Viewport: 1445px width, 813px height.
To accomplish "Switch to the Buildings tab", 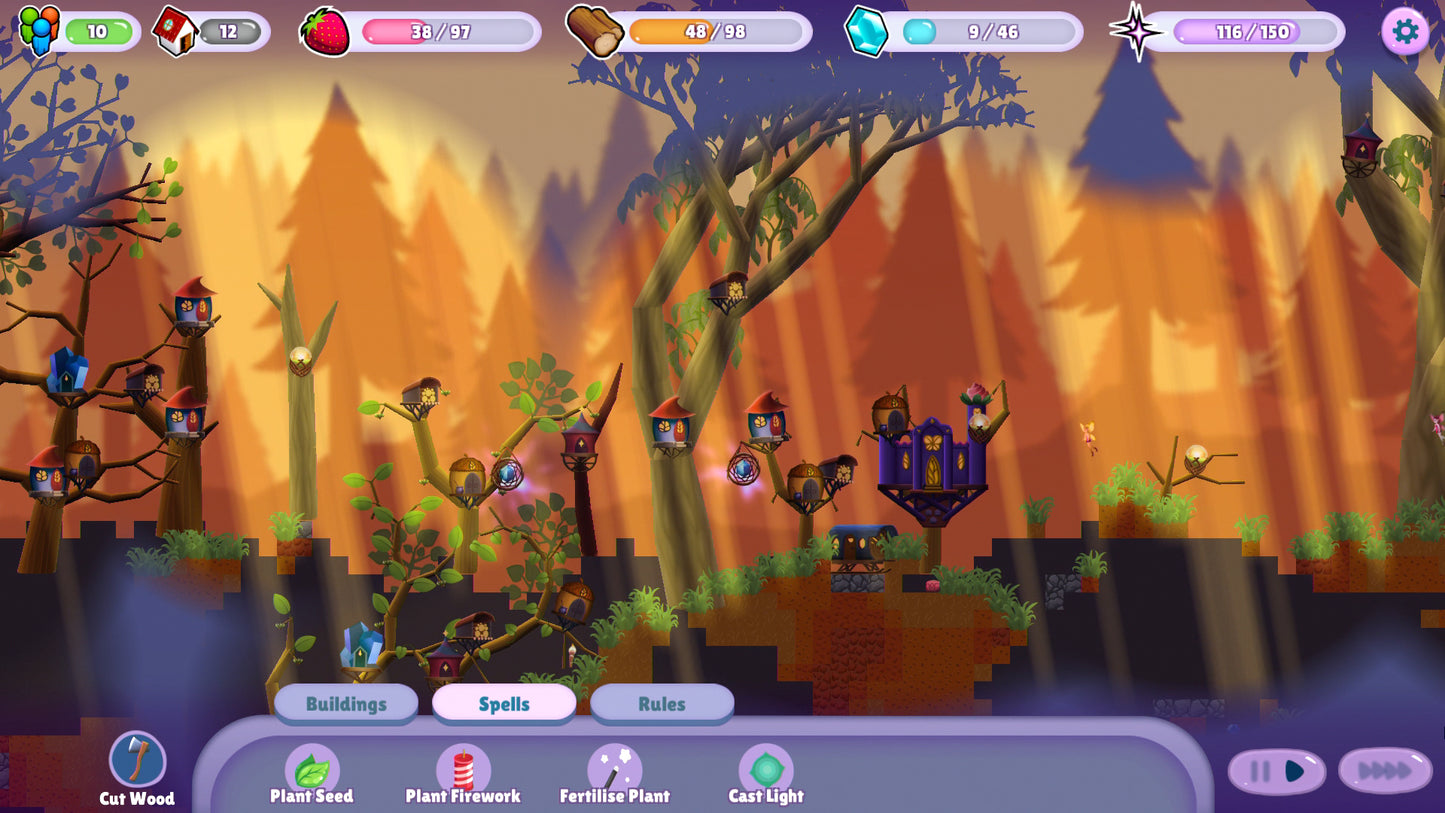I will (346, 704).
